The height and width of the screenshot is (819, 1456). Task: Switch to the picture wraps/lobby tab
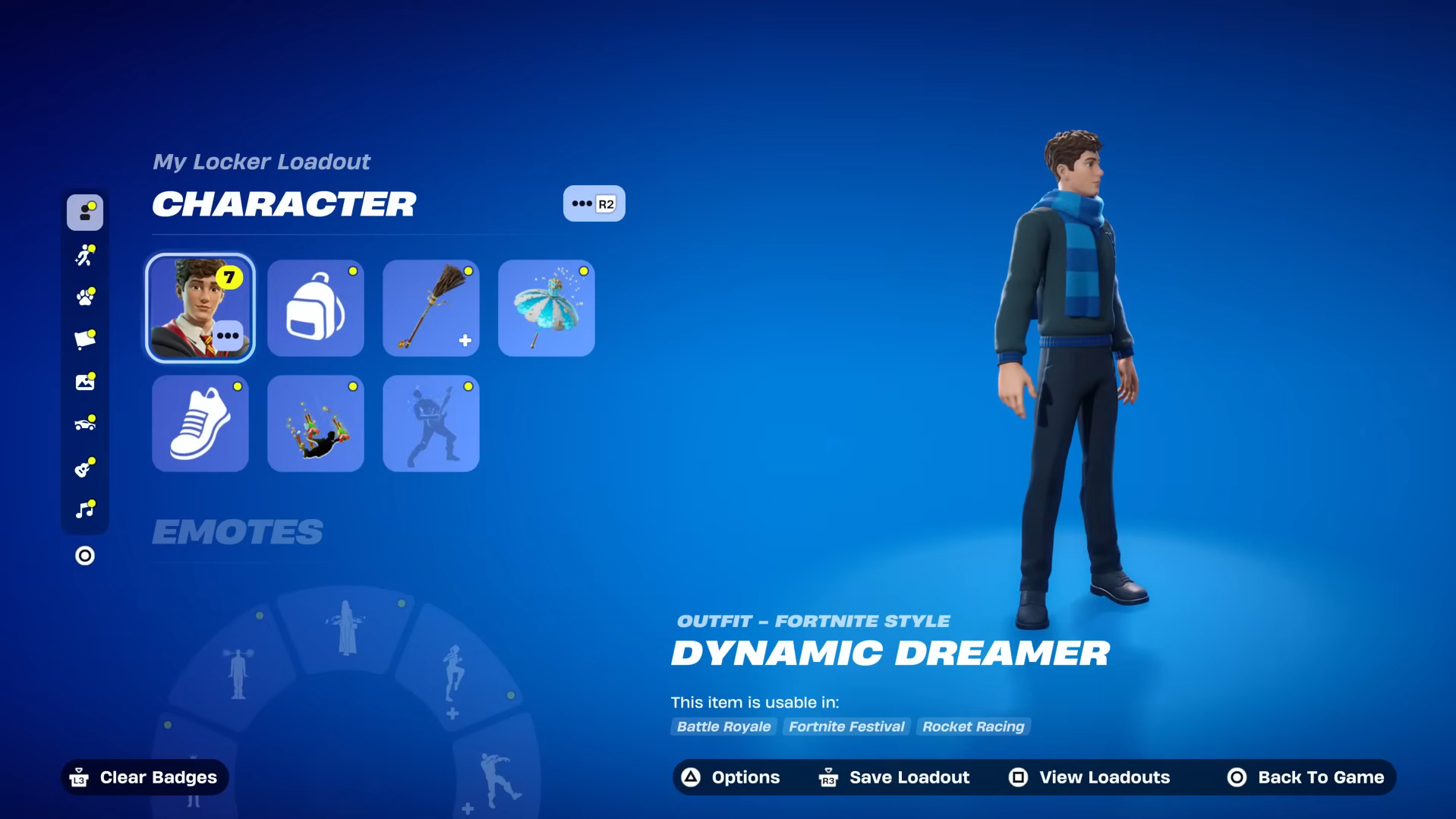pyautogui.click(x=85, y=382)
